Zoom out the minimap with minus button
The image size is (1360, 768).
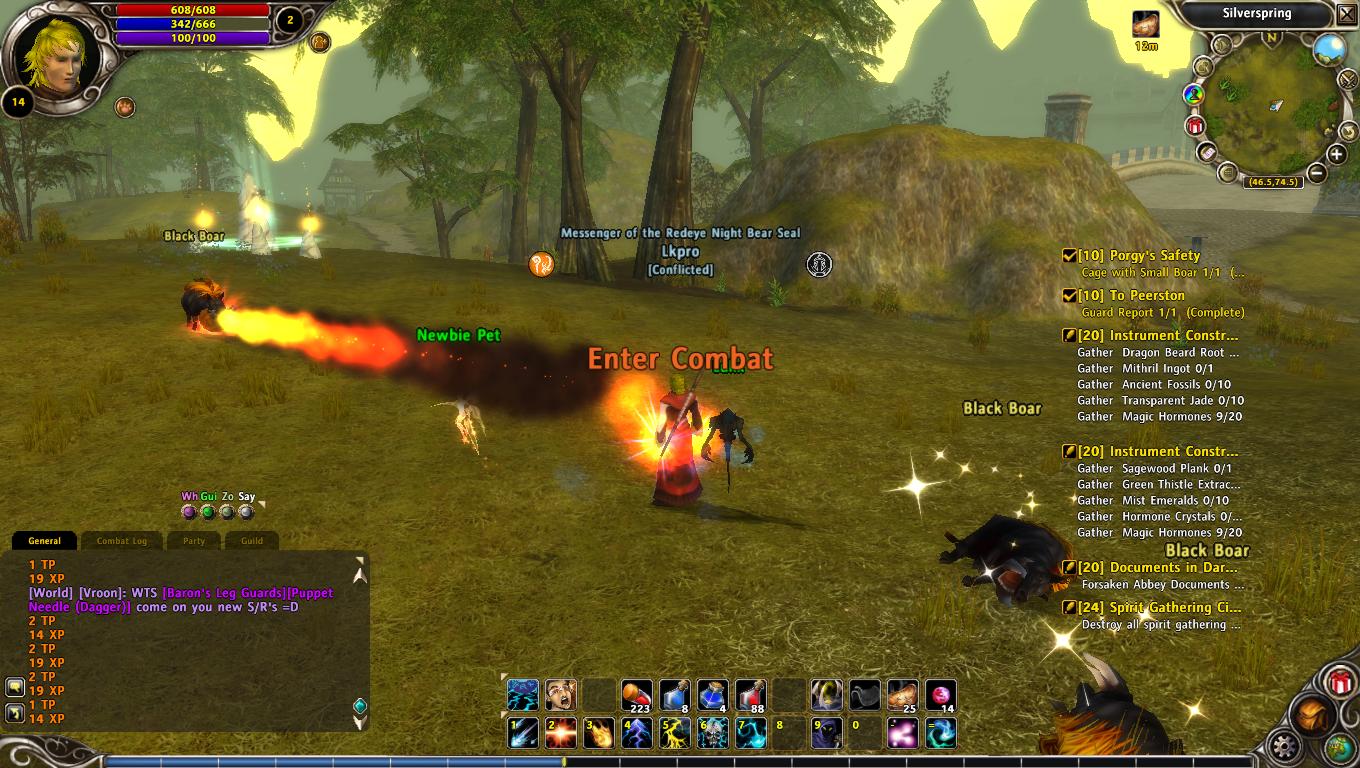[1316, 173]
